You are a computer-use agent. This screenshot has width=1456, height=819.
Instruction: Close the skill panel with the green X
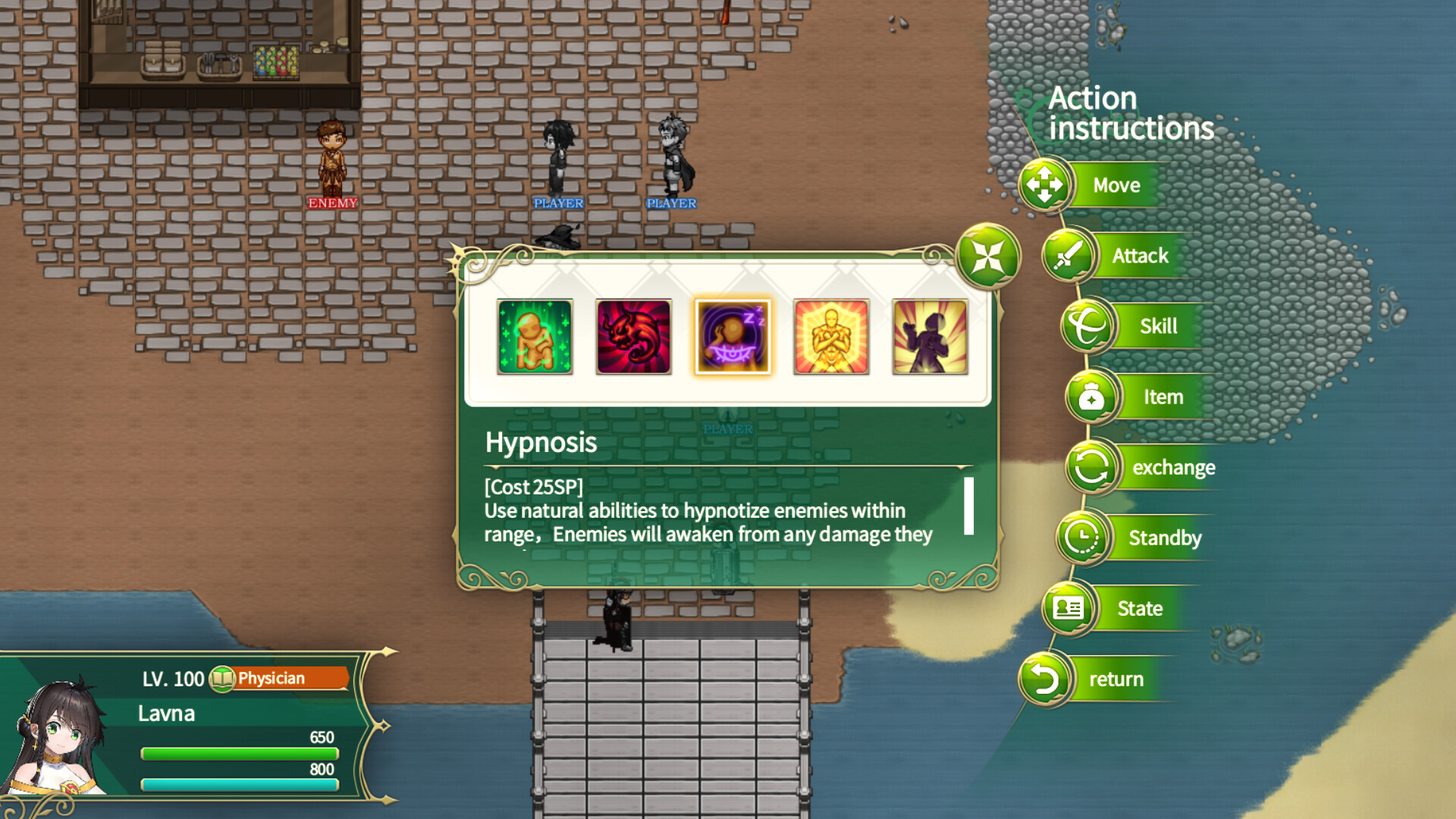(x=987, y=256)
